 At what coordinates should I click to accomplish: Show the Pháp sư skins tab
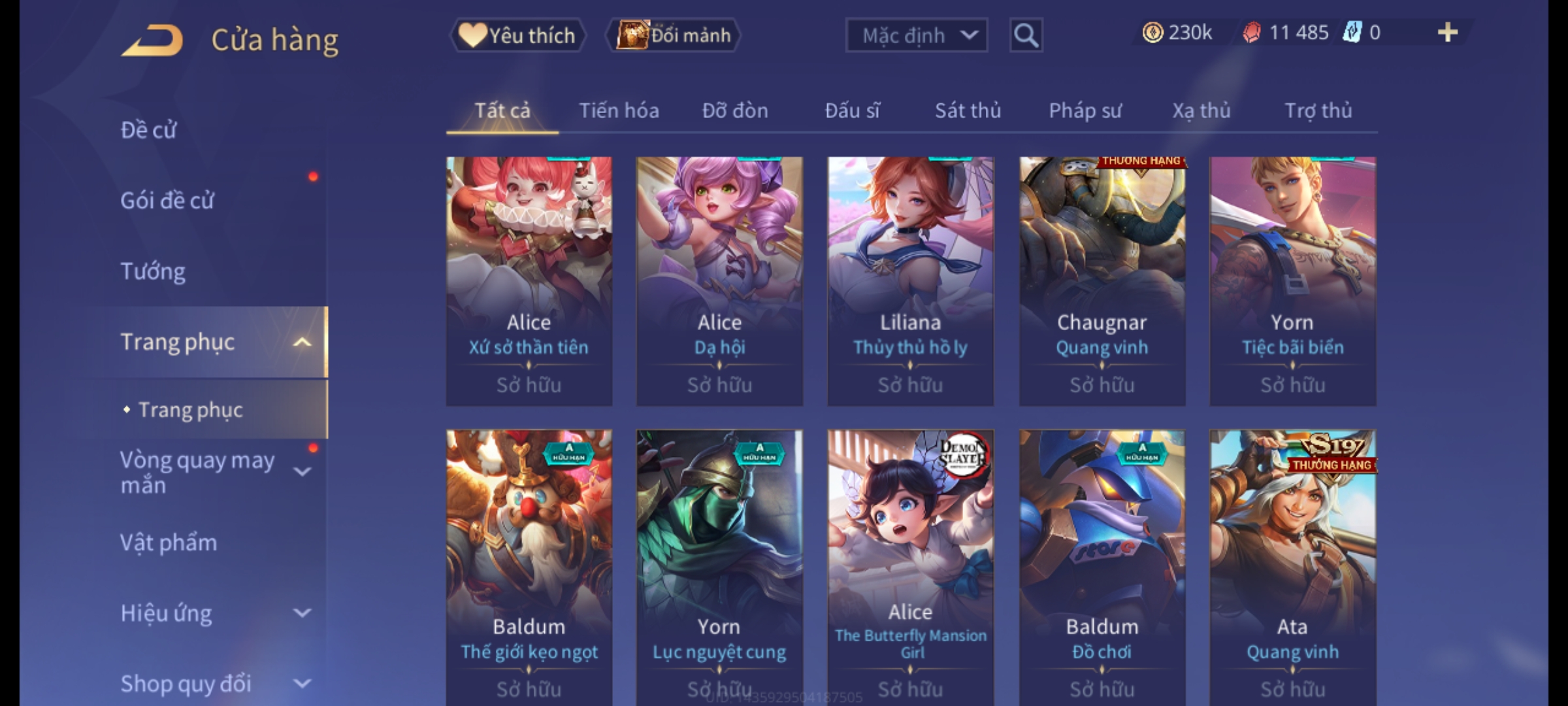[x=1085, y=110]
